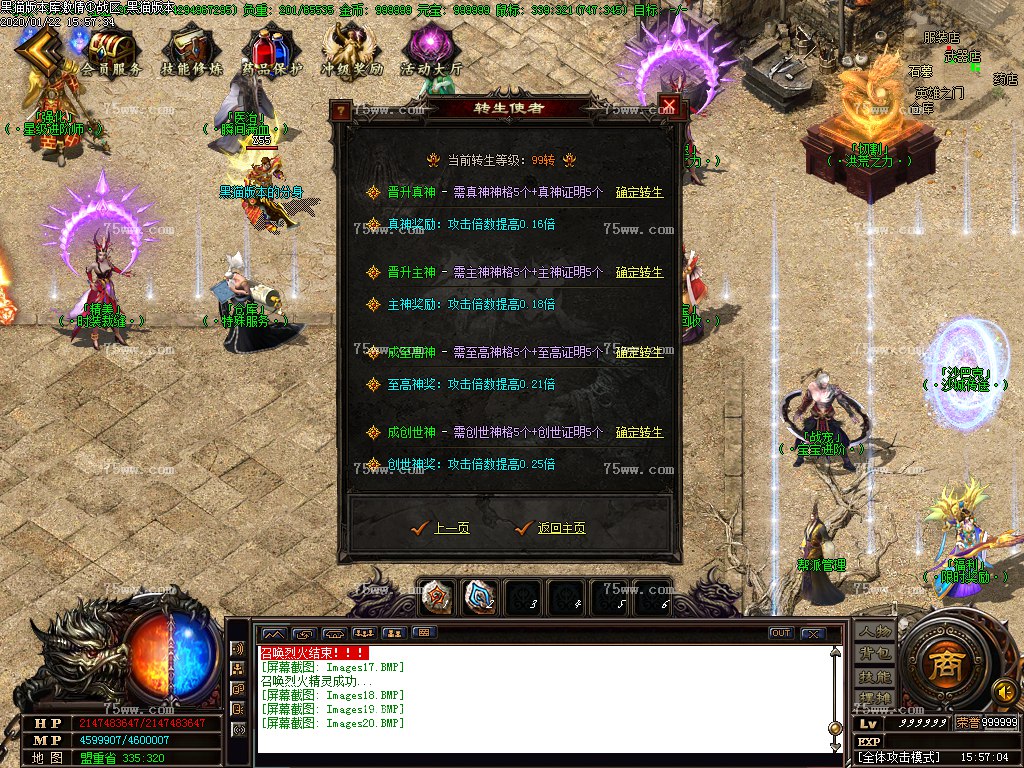Toggle the sound speaker icon
This screenshot has width=1024, height=768.
[1003, 690]
